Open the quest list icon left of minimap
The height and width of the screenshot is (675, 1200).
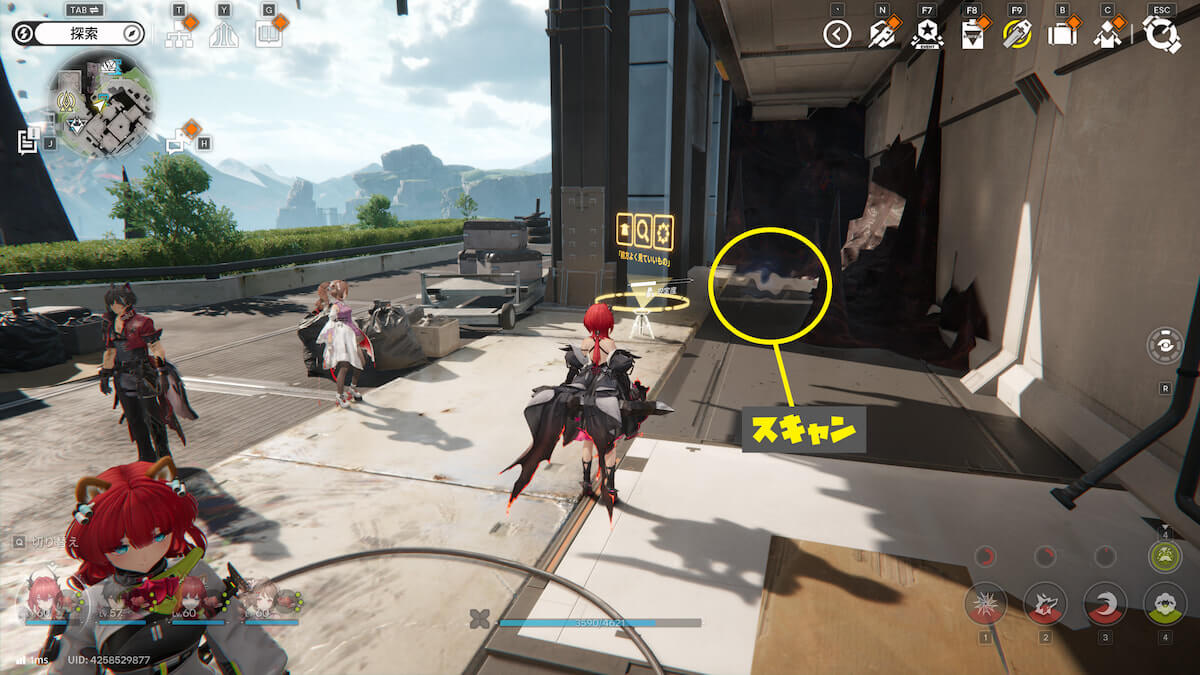tap(28, 142)
